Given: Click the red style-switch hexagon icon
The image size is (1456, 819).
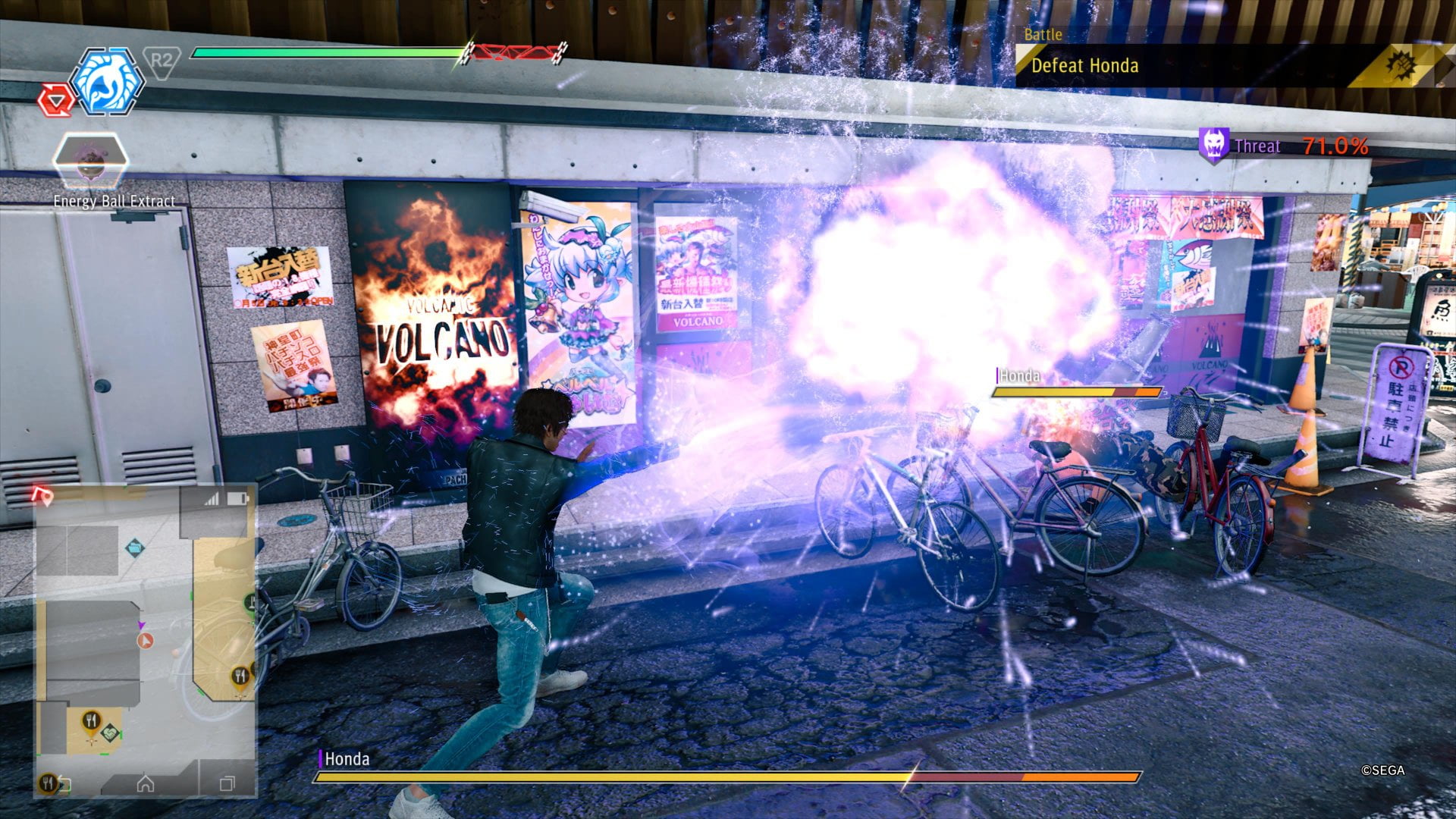Looking at the screenshot, I should tap(57, 99).
